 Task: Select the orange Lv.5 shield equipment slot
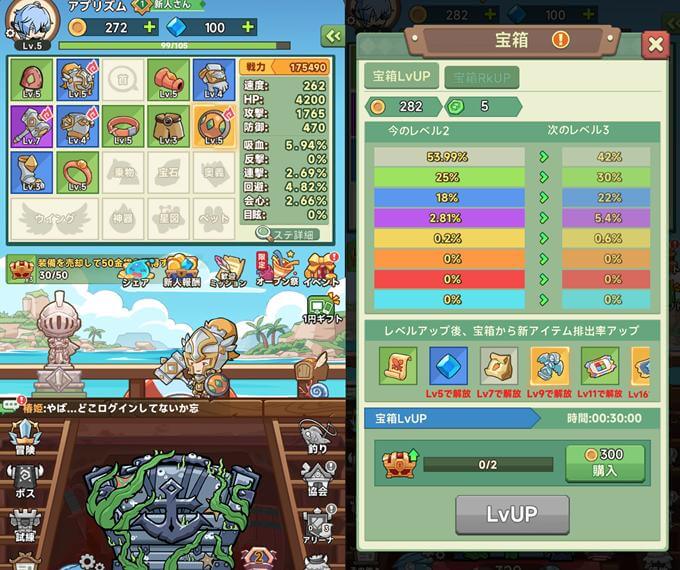tap(214, 126)
